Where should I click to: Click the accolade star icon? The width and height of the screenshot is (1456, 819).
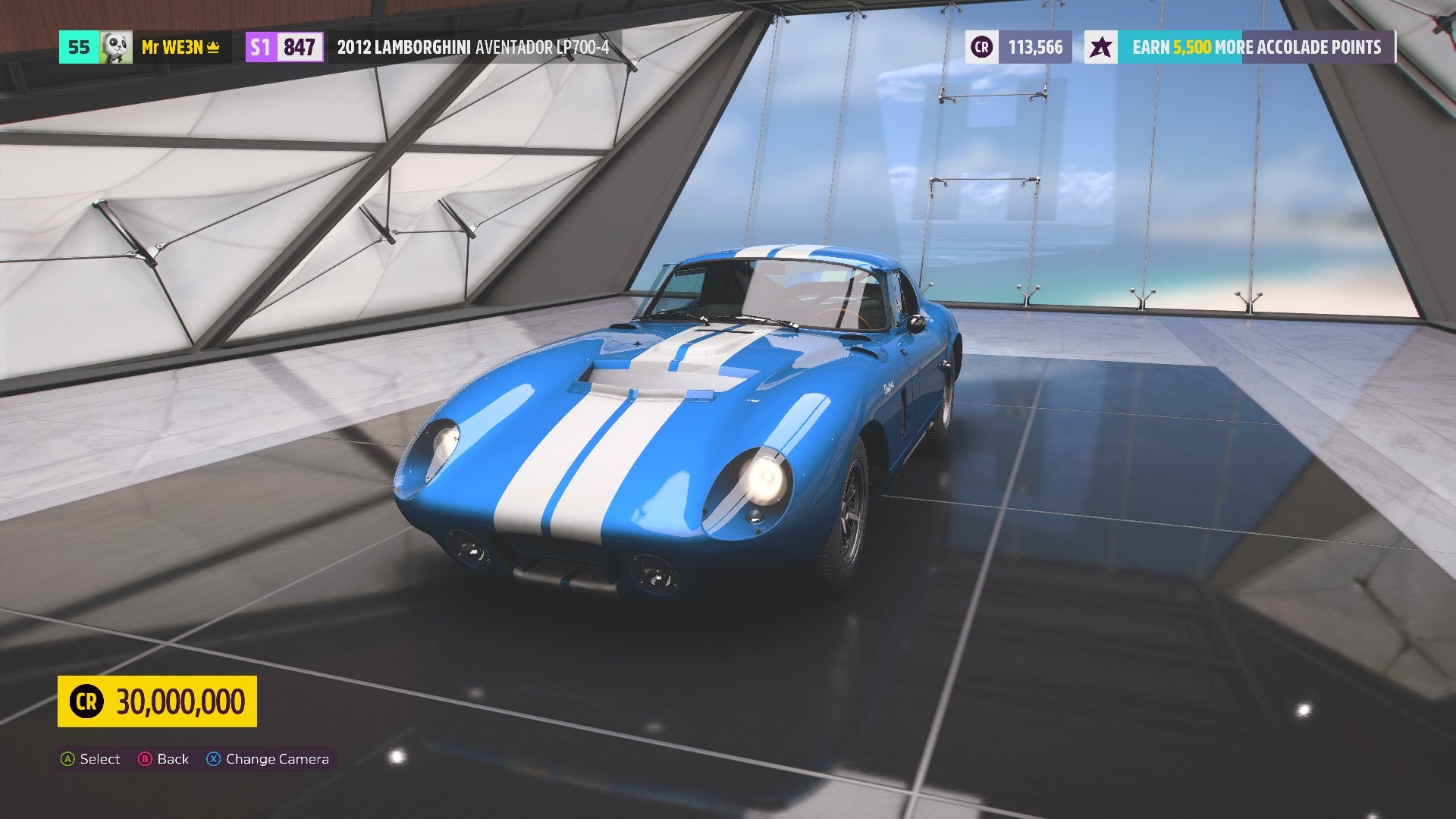pos(1102,47)
